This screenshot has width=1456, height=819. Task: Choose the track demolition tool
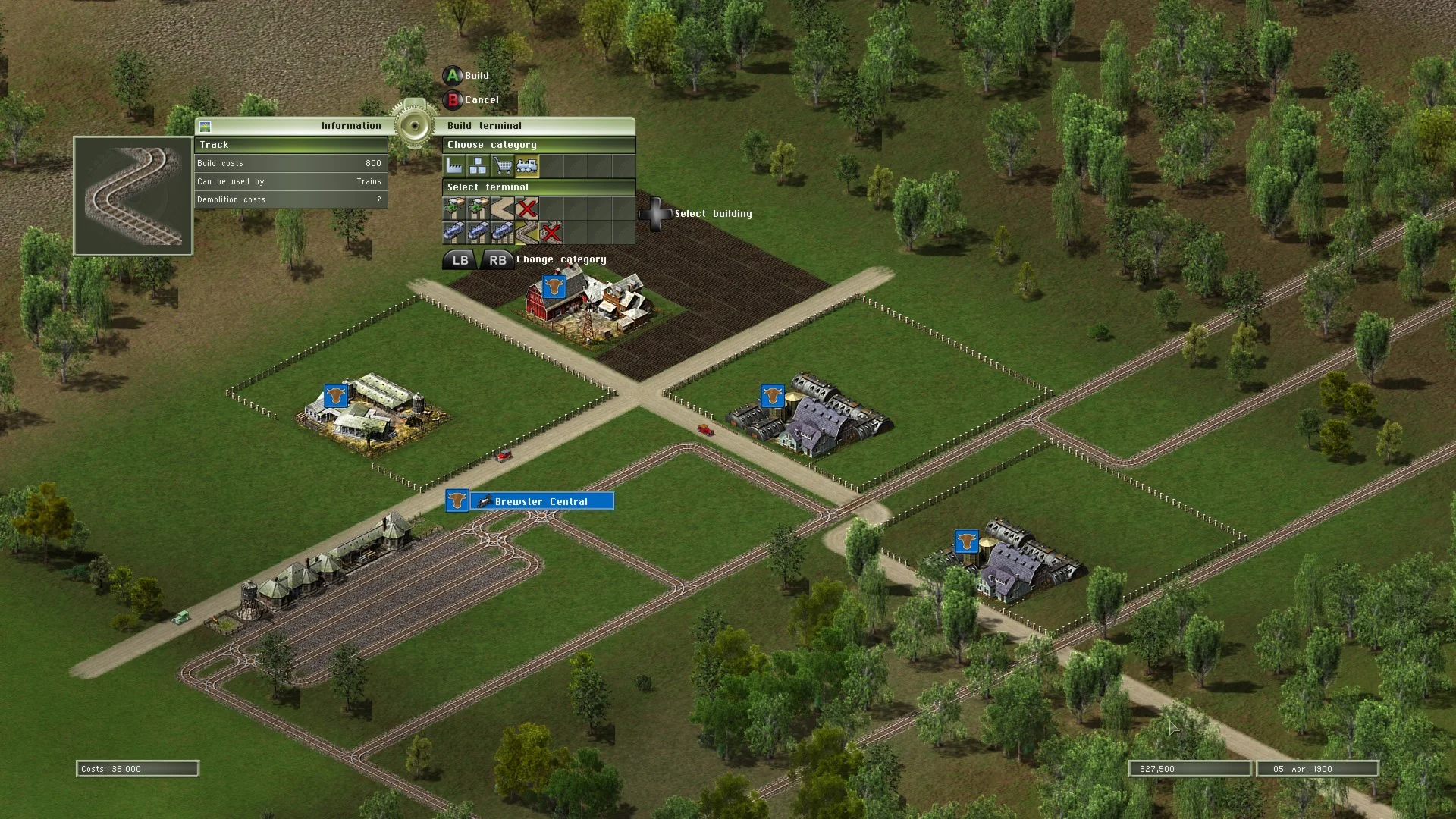click(551, 232)
